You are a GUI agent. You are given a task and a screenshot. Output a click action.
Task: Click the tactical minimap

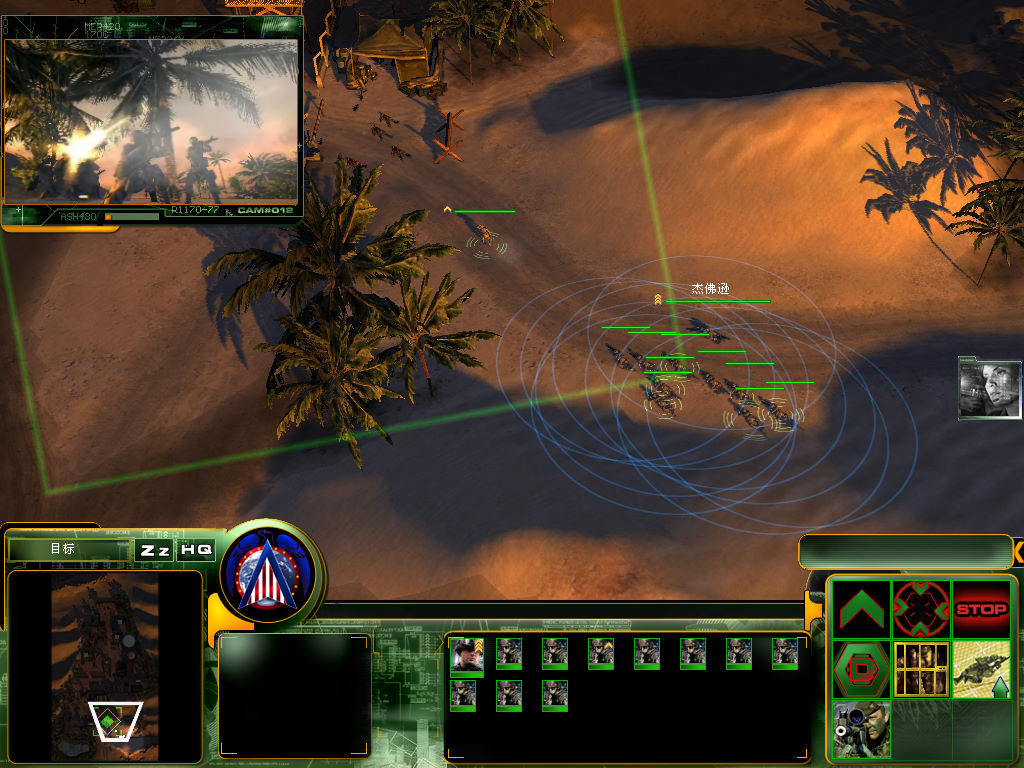pyautogui.click(x=105, y=666)
